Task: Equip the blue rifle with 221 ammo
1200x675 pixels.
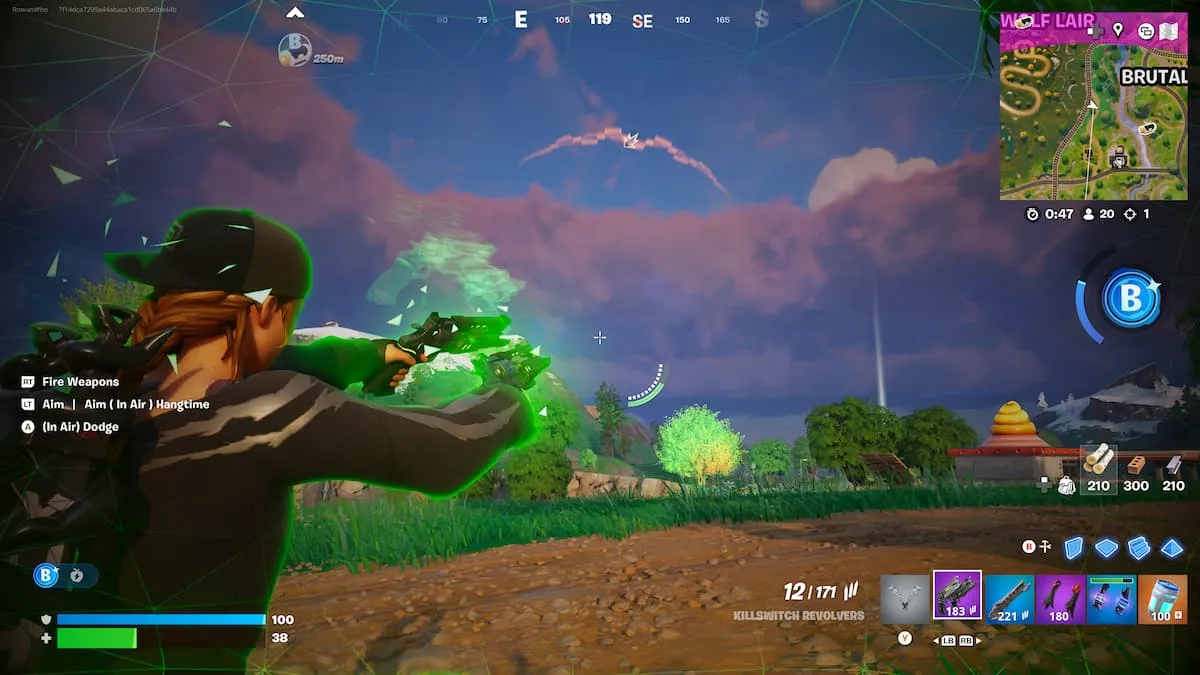Action: pyautogui.click(x=1009, y=599)
